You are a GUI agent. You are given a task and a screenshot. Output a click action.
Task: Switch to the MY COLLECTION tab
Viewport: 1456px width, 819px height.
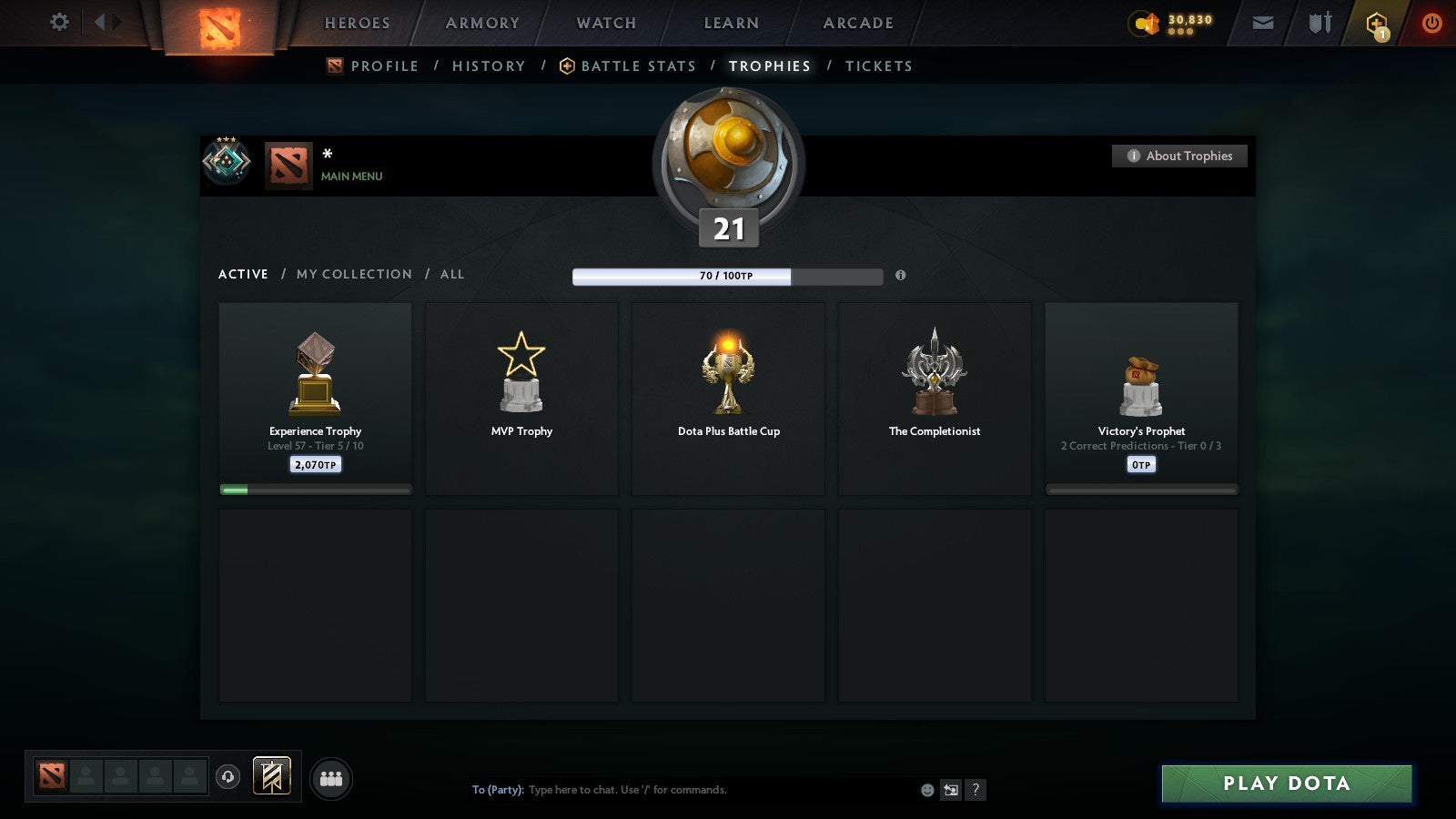point(353,274)
